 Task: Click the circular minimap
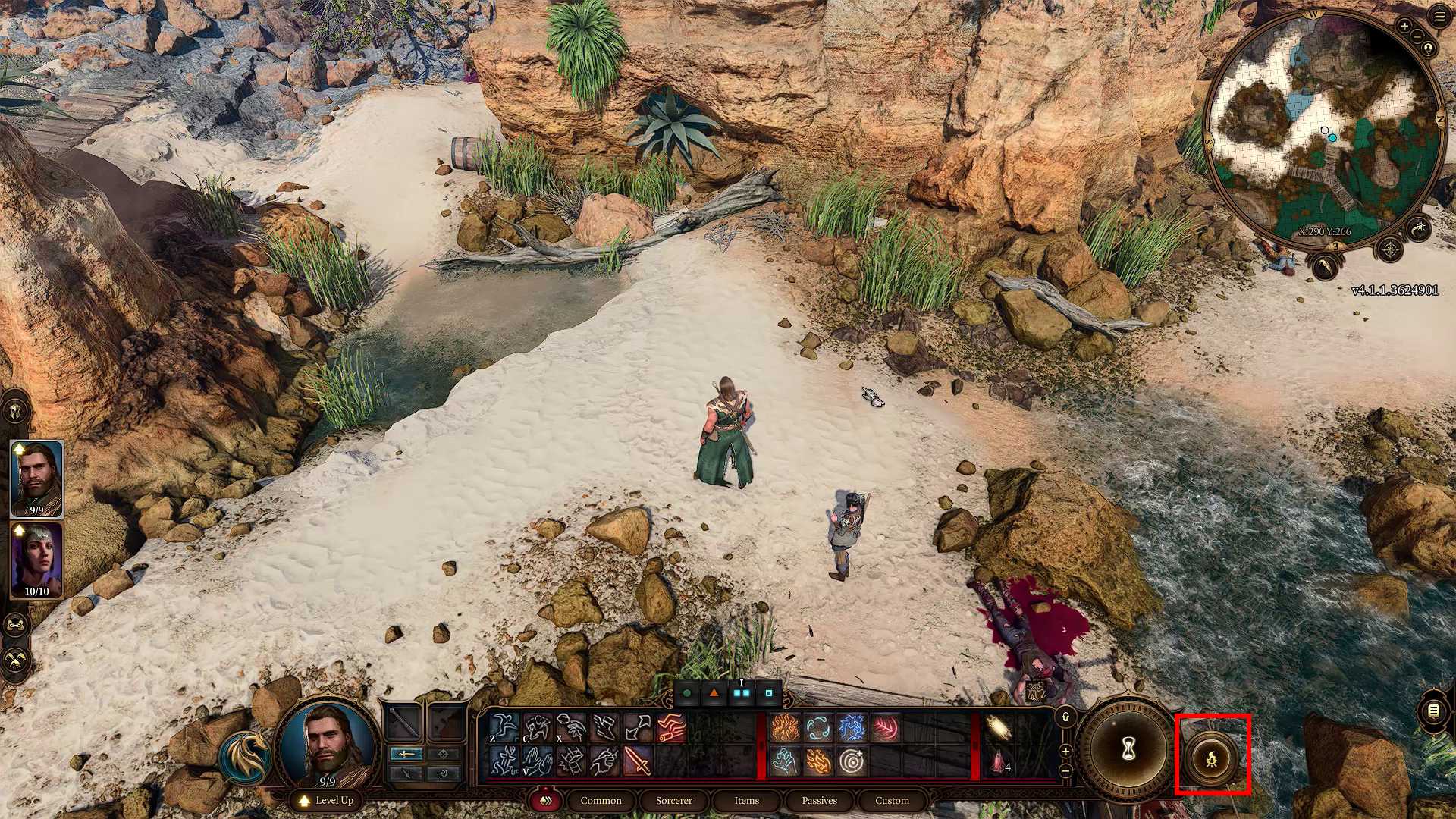click(1323, 129)
